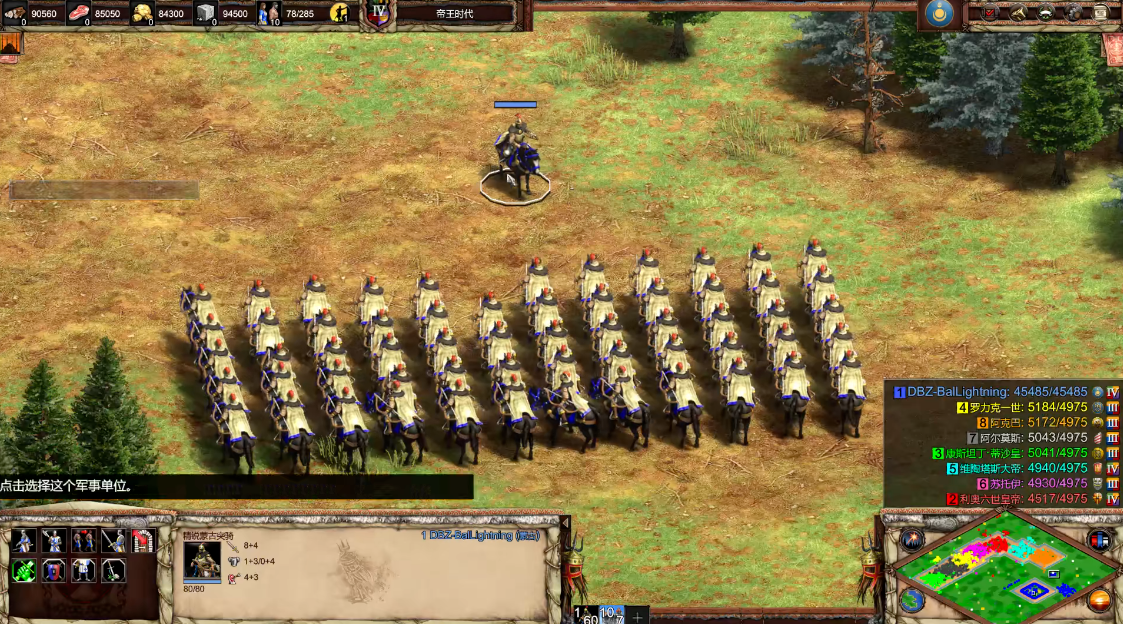Click the sunset button beside the minimap

(1100, 600)
